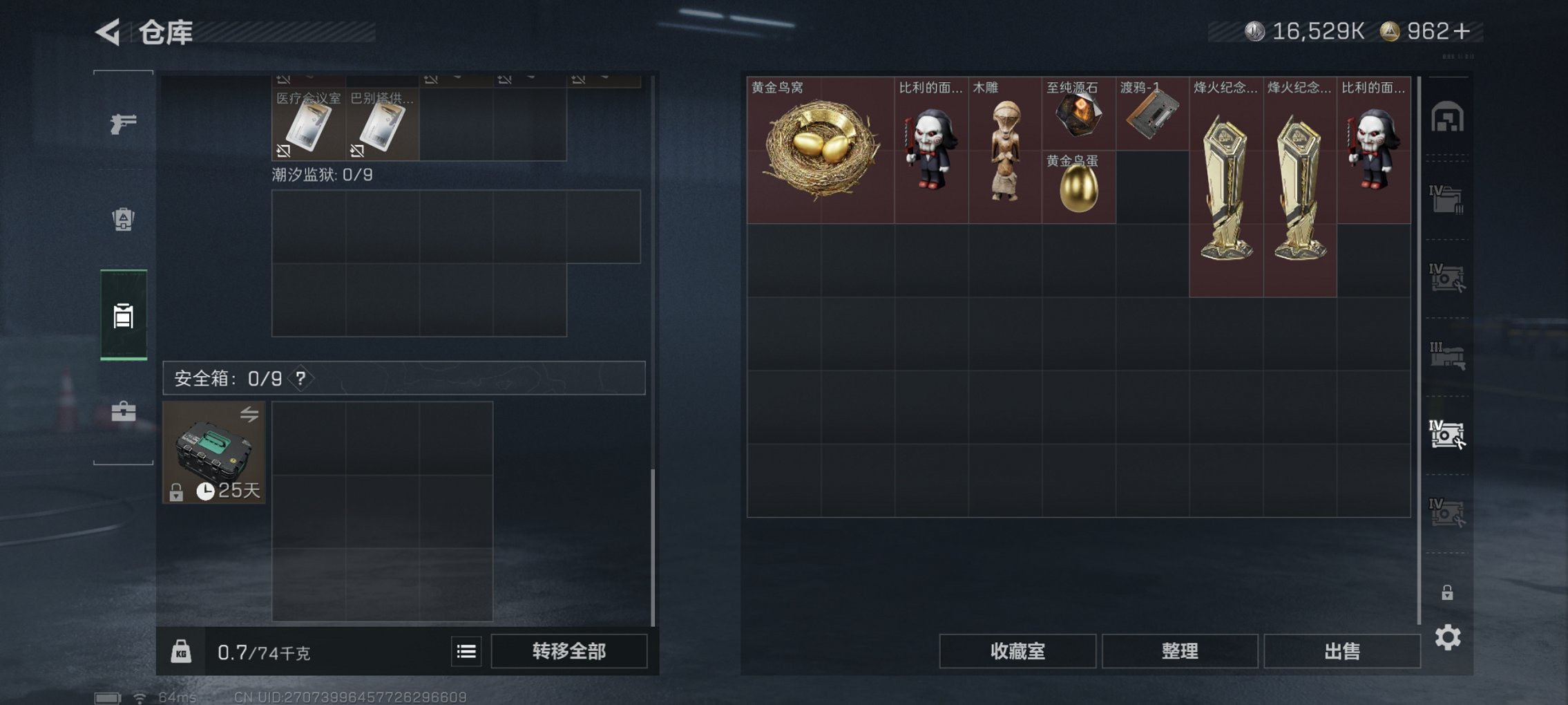Viewport: 1568px width, 705px height.
Task: Open the list view icon beside weight display
Action: click(x=466, y=650)
